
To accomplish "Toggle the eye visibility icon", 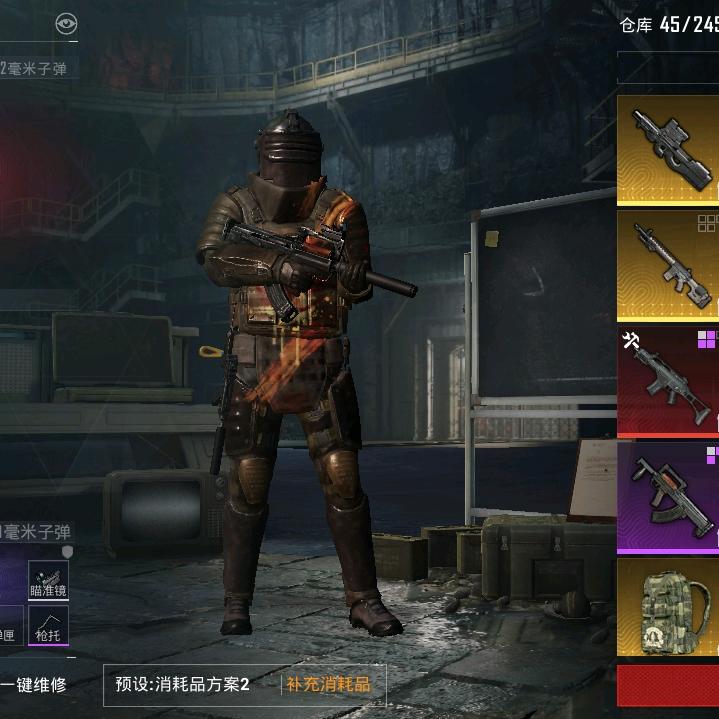I will pyautogui.click(x=66, y=25).
